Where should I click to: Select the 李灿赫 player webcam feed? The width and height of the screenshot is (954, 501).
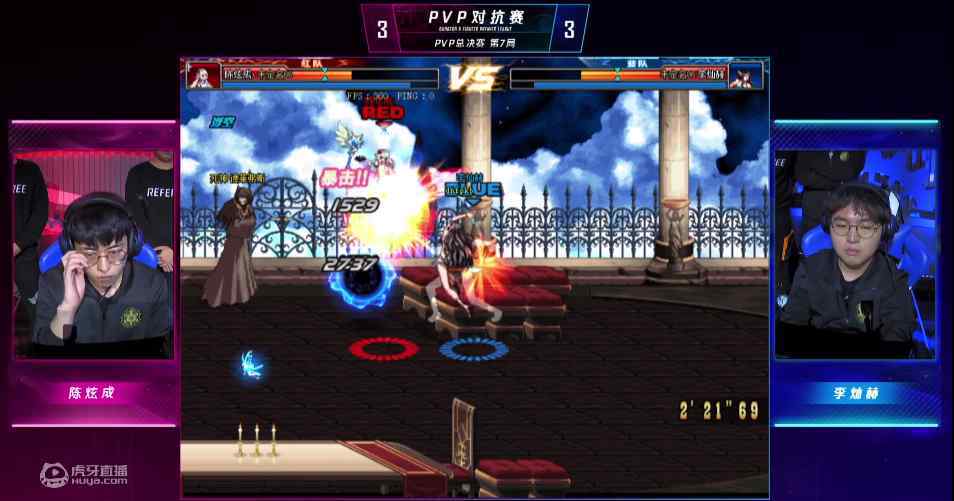(x=855, y=255)
